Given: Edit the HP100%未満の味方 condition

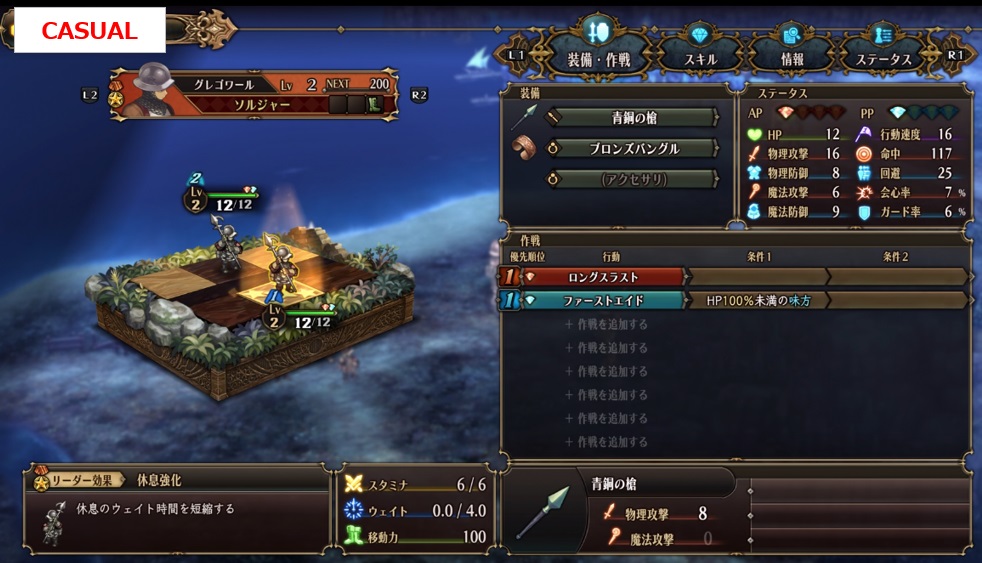Looking at the screenshot, I should pos(758,300).
